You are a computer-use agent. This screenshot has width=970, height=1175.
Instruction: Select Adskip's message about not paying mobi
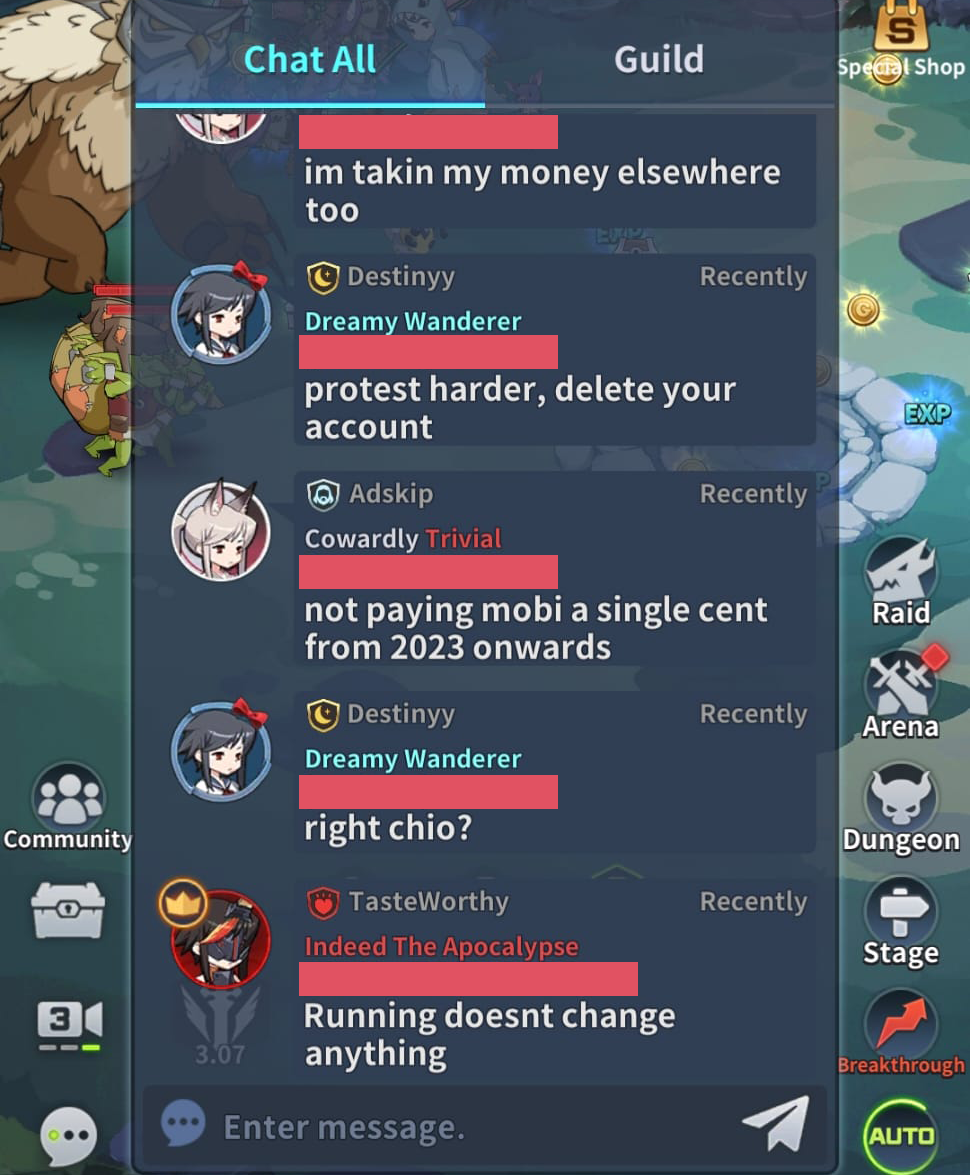(x=536, y=628)
